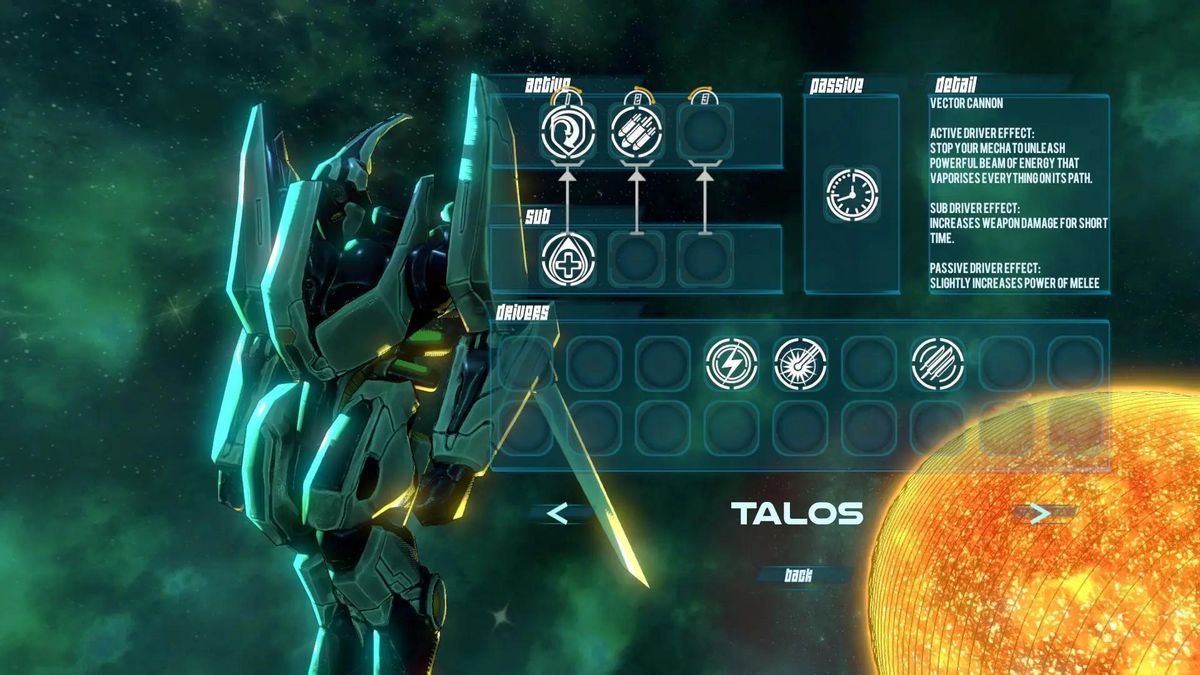This screenshot has height=675, width=1200.
Task: Choose the empty third active slot
Action: (x=705, y=132)
